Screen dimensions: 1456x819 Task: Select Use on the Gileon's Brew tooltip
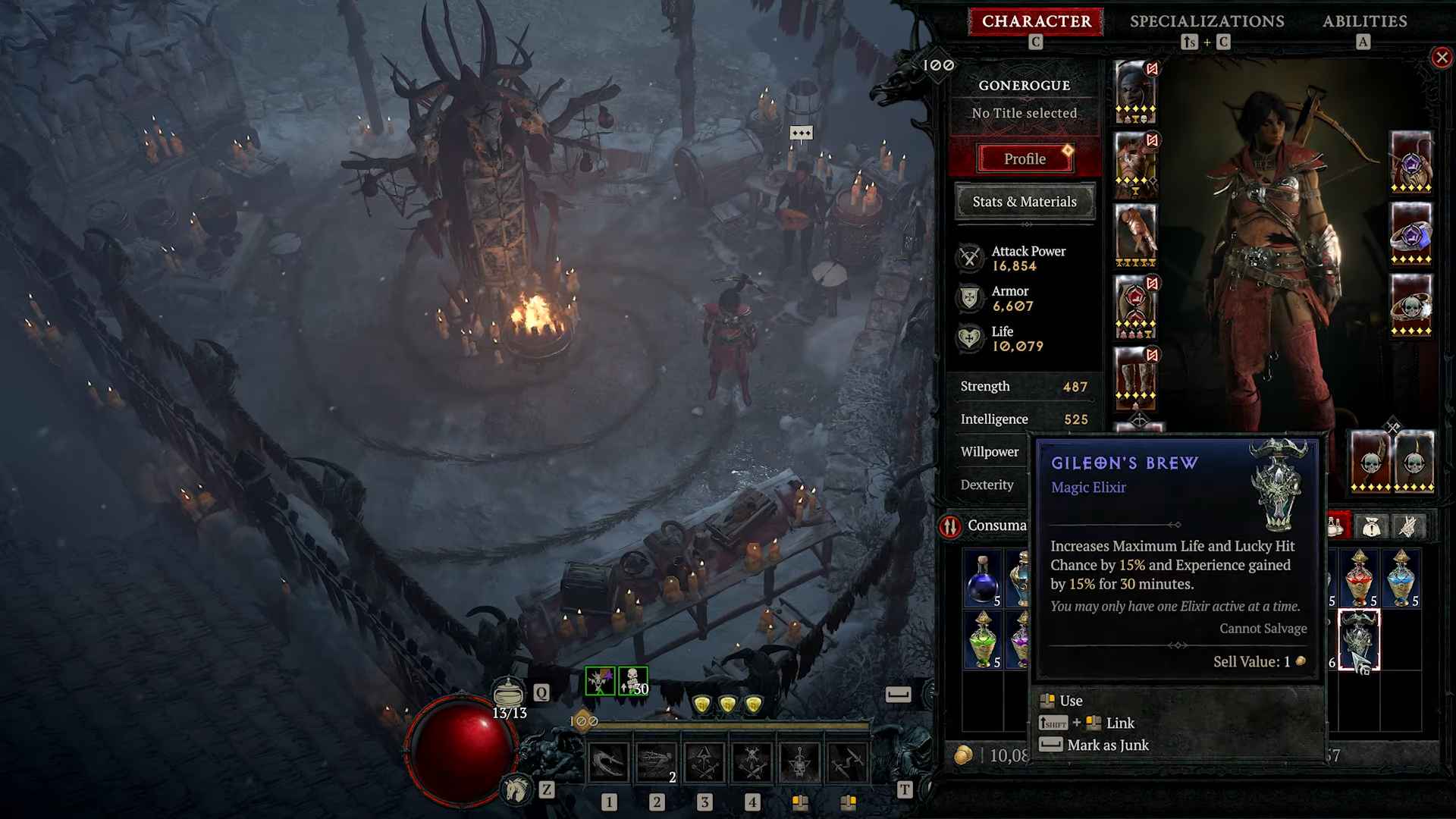[1073, 700]
